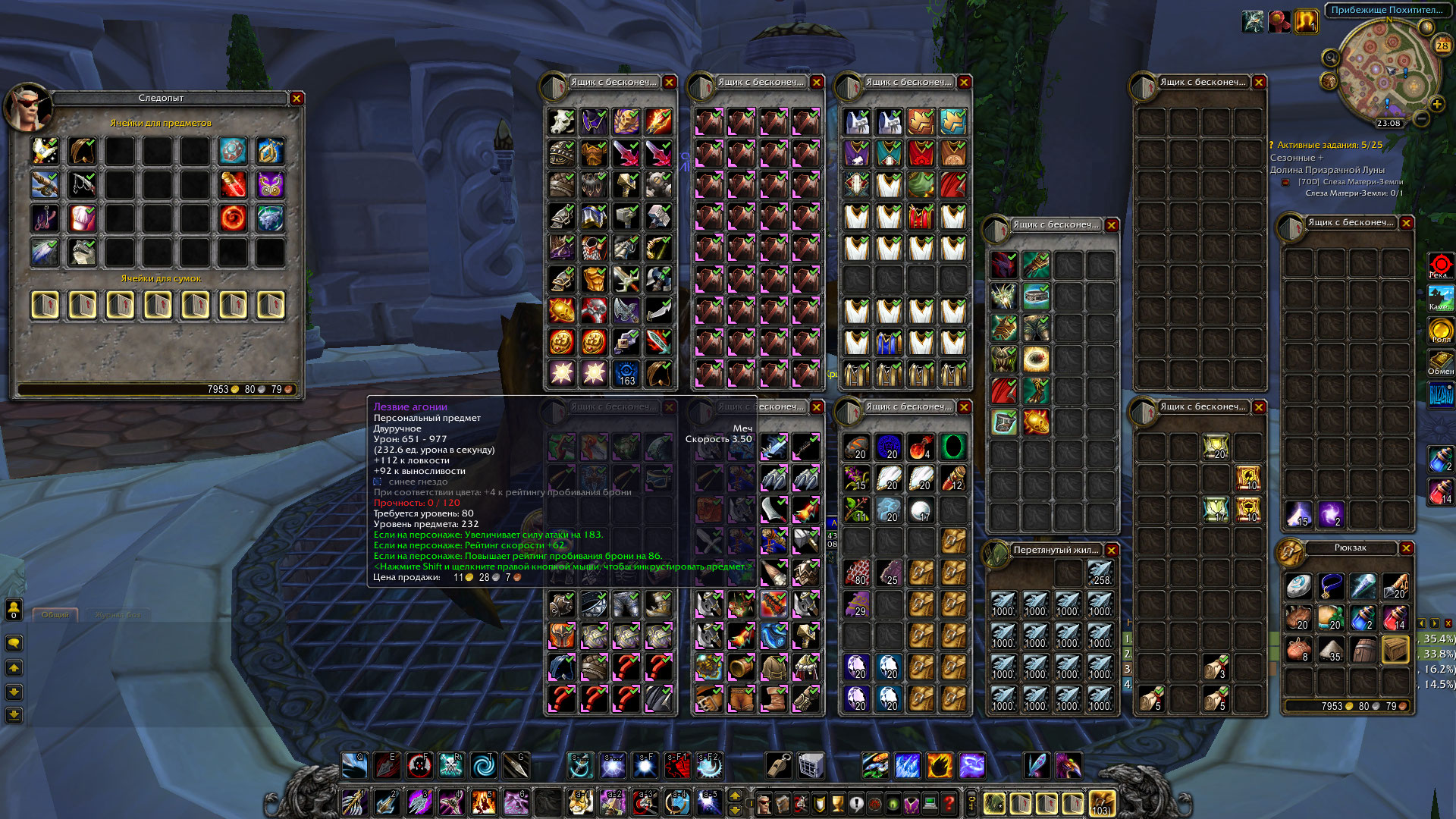The width and height of the screenshot is (1456, 819).
Task: Close the Перетянутый жил... bag window
Action: pyautogui.click(x=1112, y=551)
